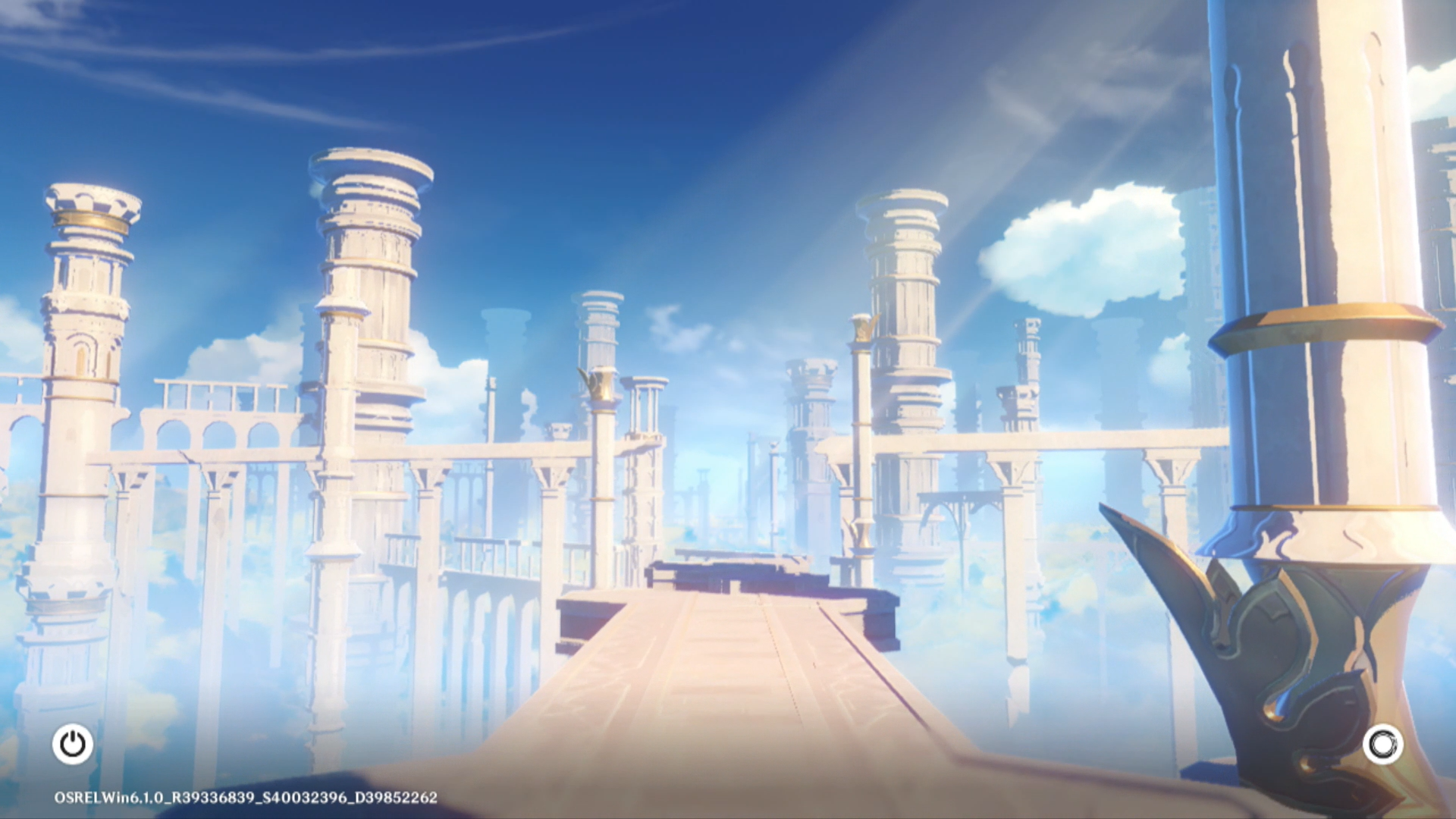Click the power exit button
The width and height of the screenshot is (1456, 819).
click(73, 744)
